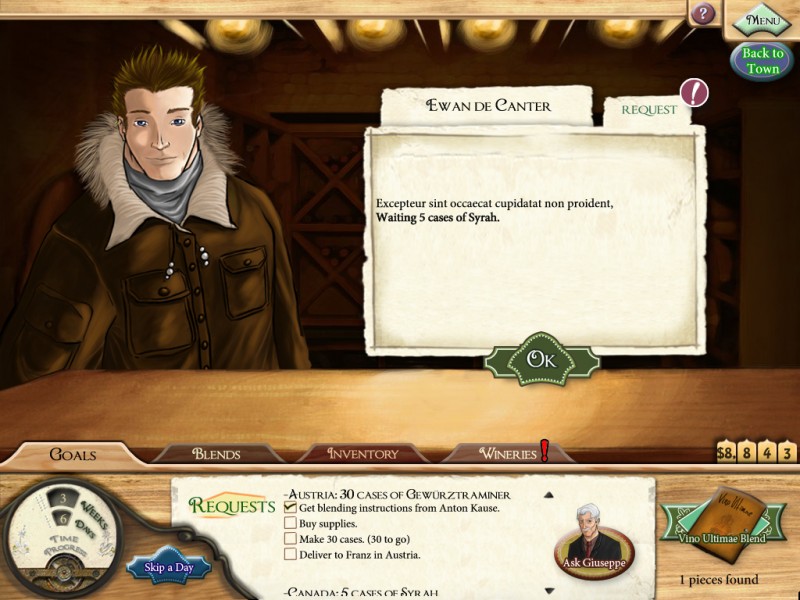Open the Menu button
The height and width of the screenshot is (600, 800).
pos(762,19)
